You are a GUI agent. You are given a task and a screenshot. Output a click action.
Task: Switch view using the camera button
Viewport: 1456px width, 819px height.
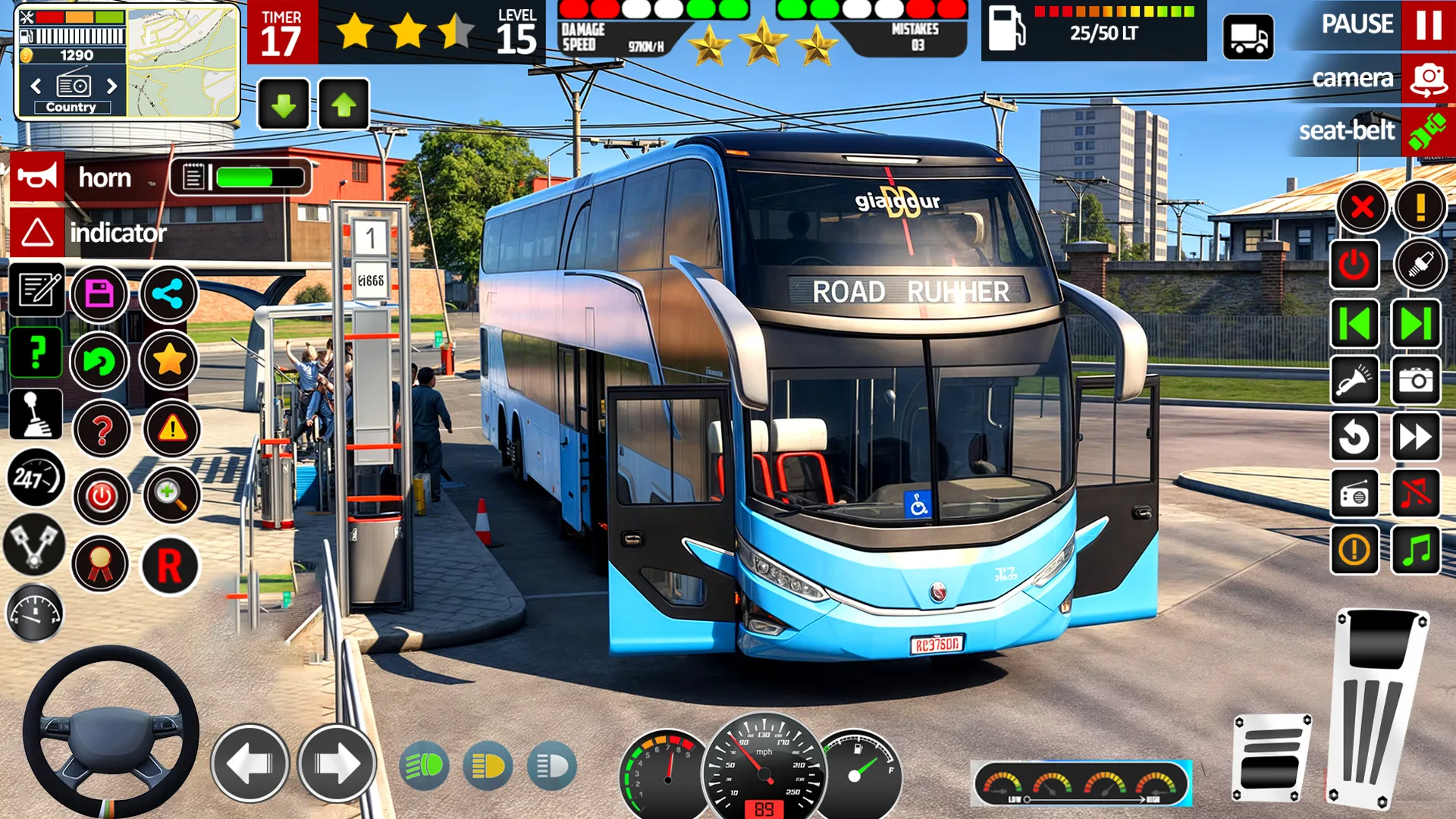click(x=1428, y=78)
